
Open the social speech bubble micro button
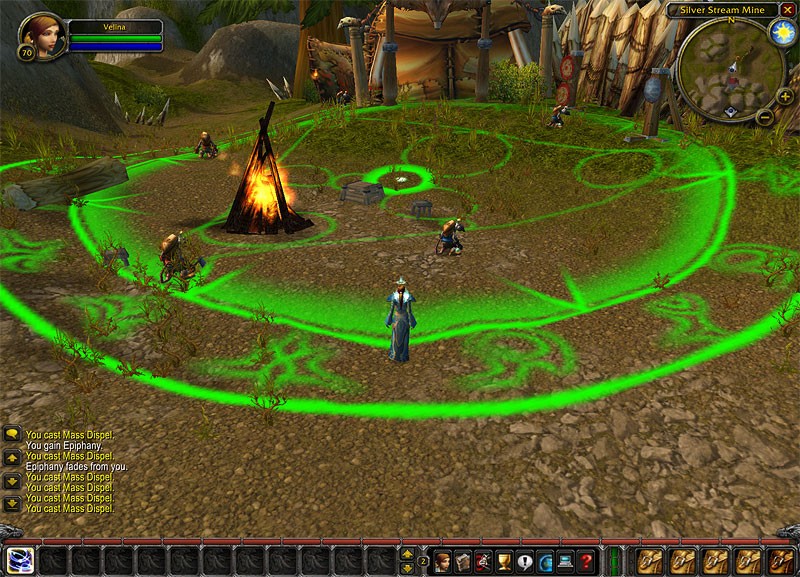coord(524,561)
